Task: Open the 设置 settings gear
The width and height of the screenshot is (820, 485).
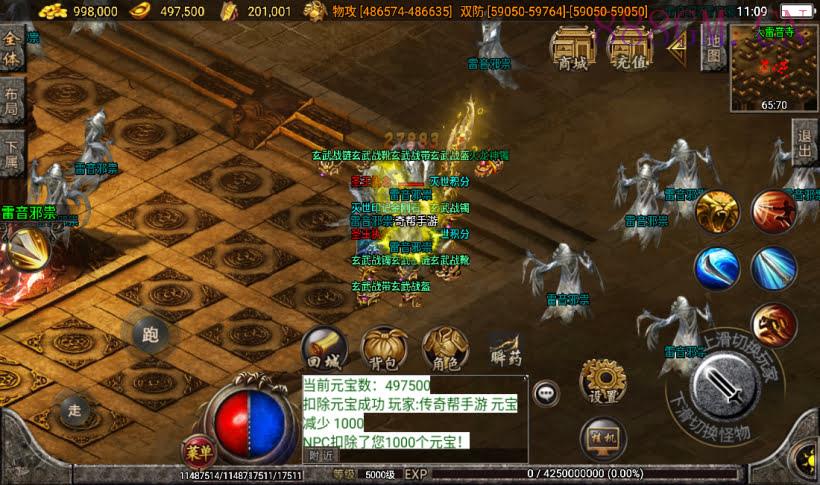Action: tap(603, 381)
